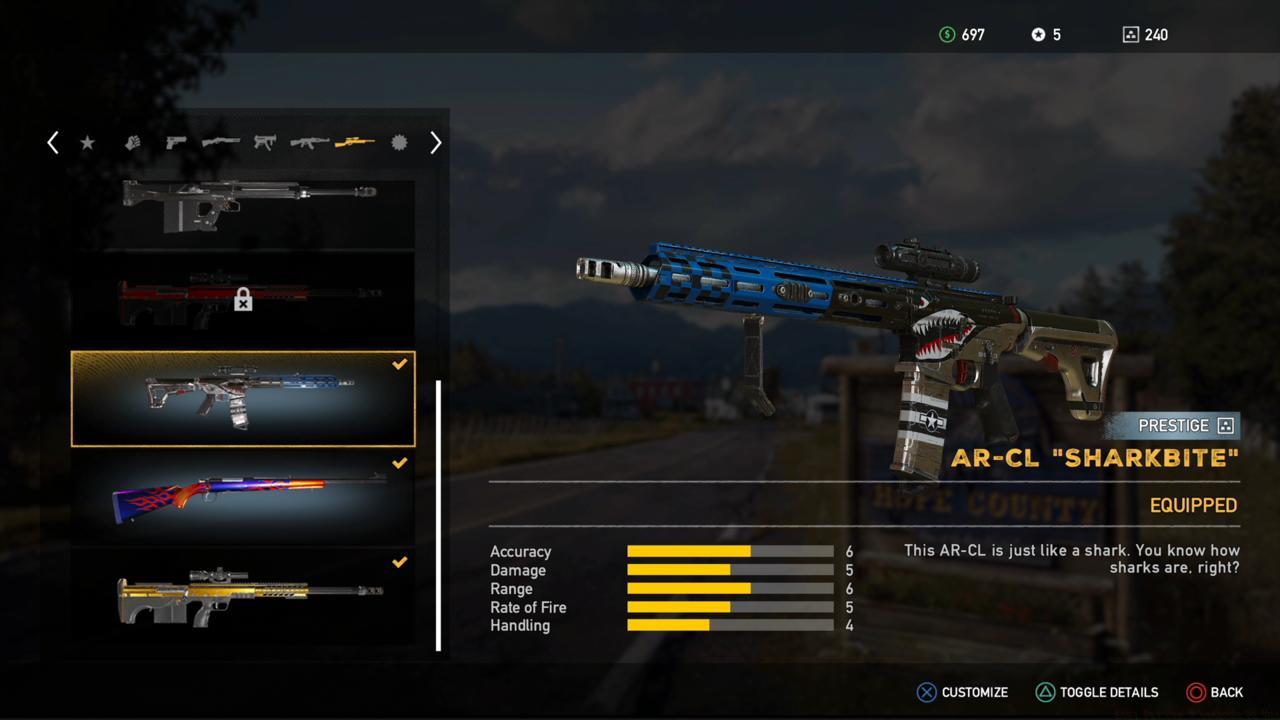Toggle the weapon details display
Screen dimensions: 1280x720
[x=1097, y=692]
